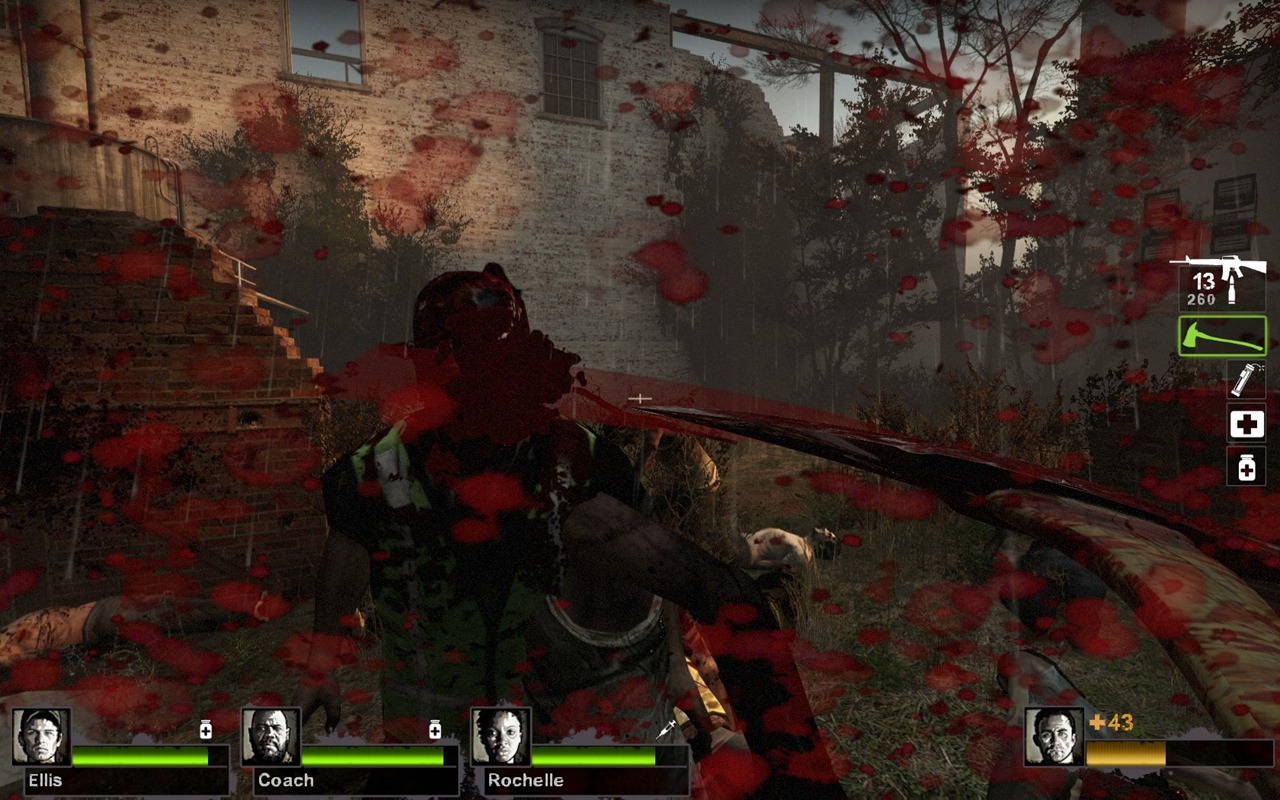Screen dimensions: 1280x800
Task: Click the pills icon above Coach's health
Action: [x=435, y=729]
